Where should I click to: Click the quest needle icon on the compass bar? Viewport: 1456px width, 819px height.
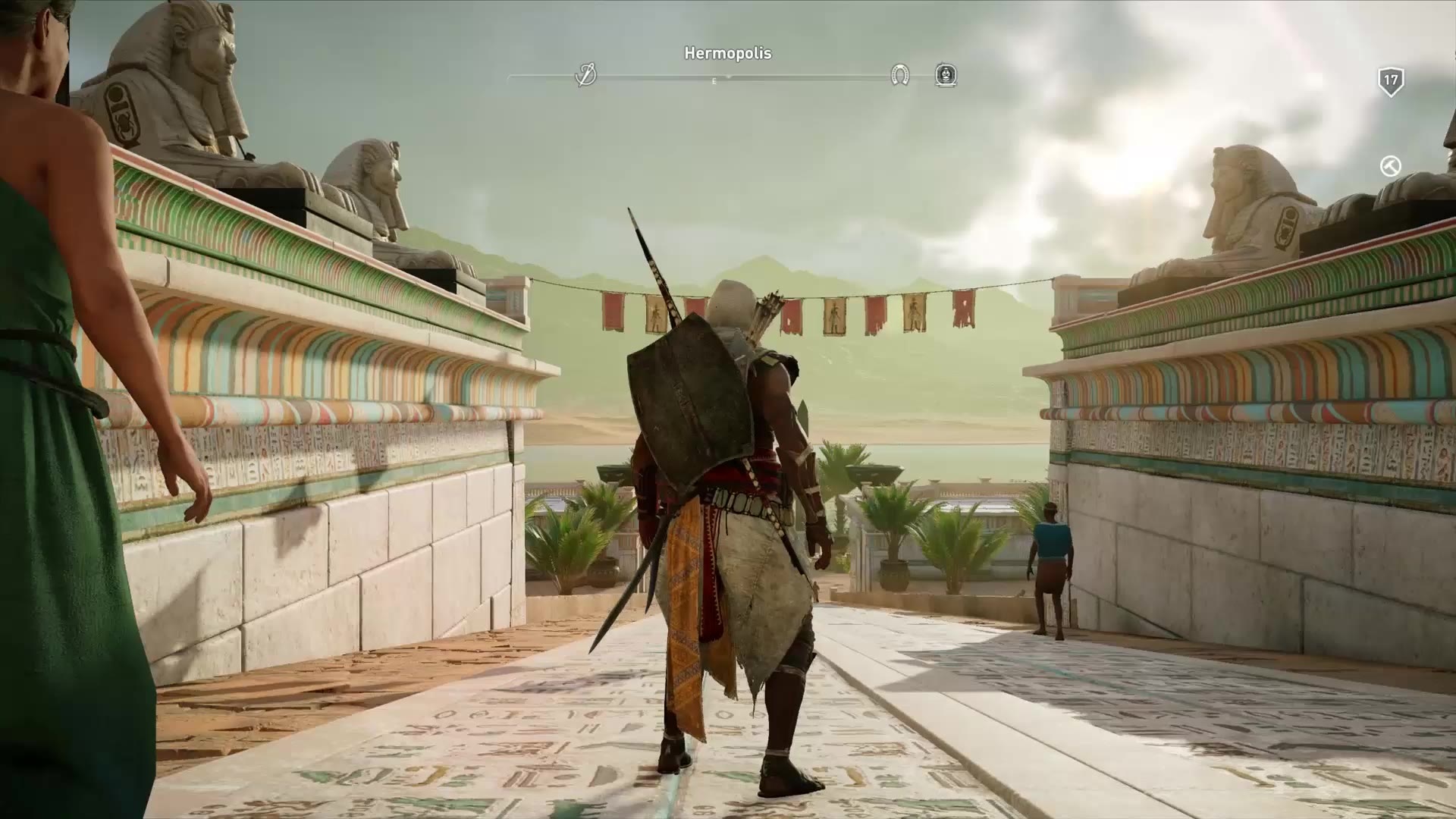[587, 76]
